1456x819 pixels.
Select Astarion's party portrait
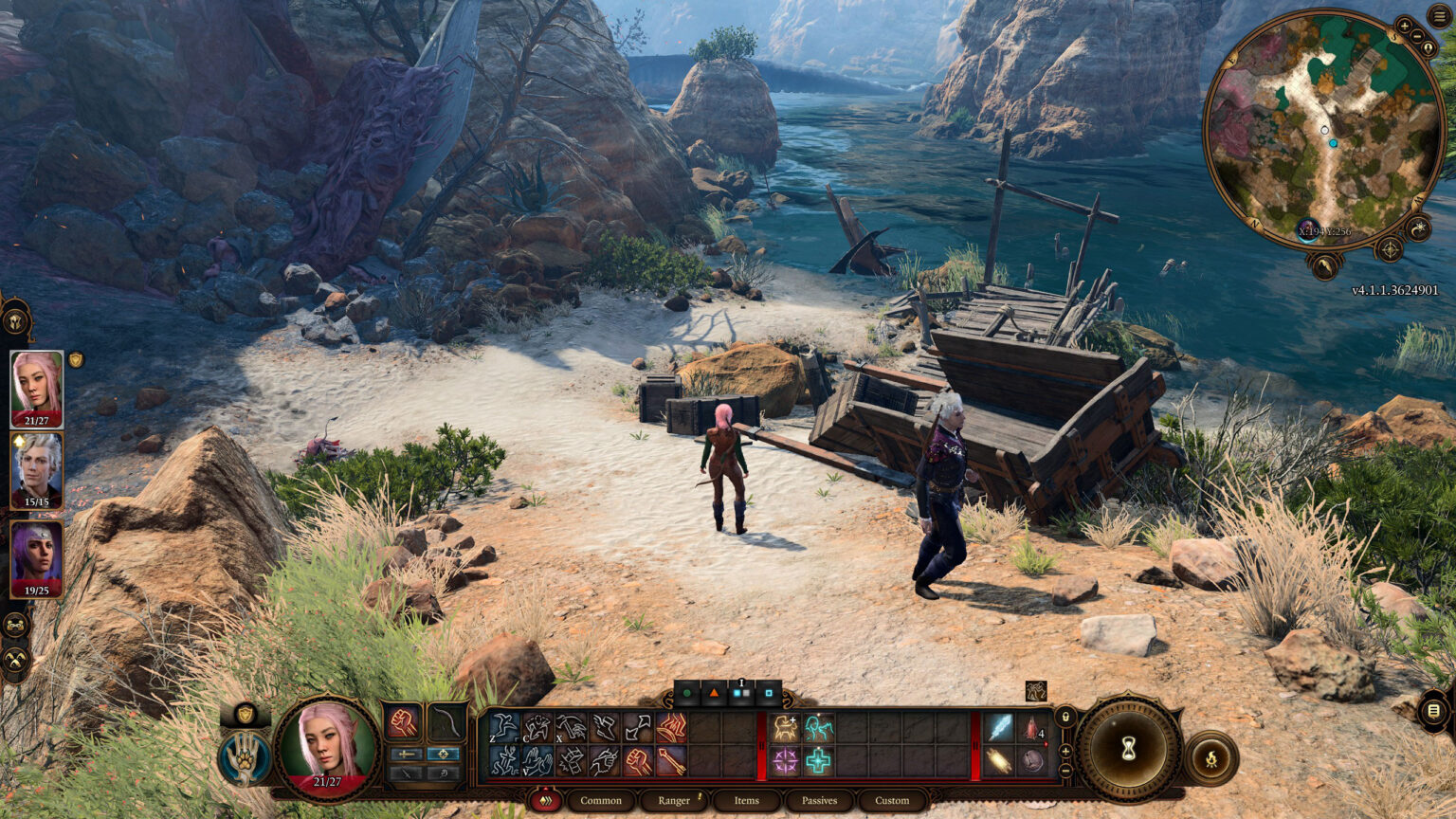[x=35, y=466]
